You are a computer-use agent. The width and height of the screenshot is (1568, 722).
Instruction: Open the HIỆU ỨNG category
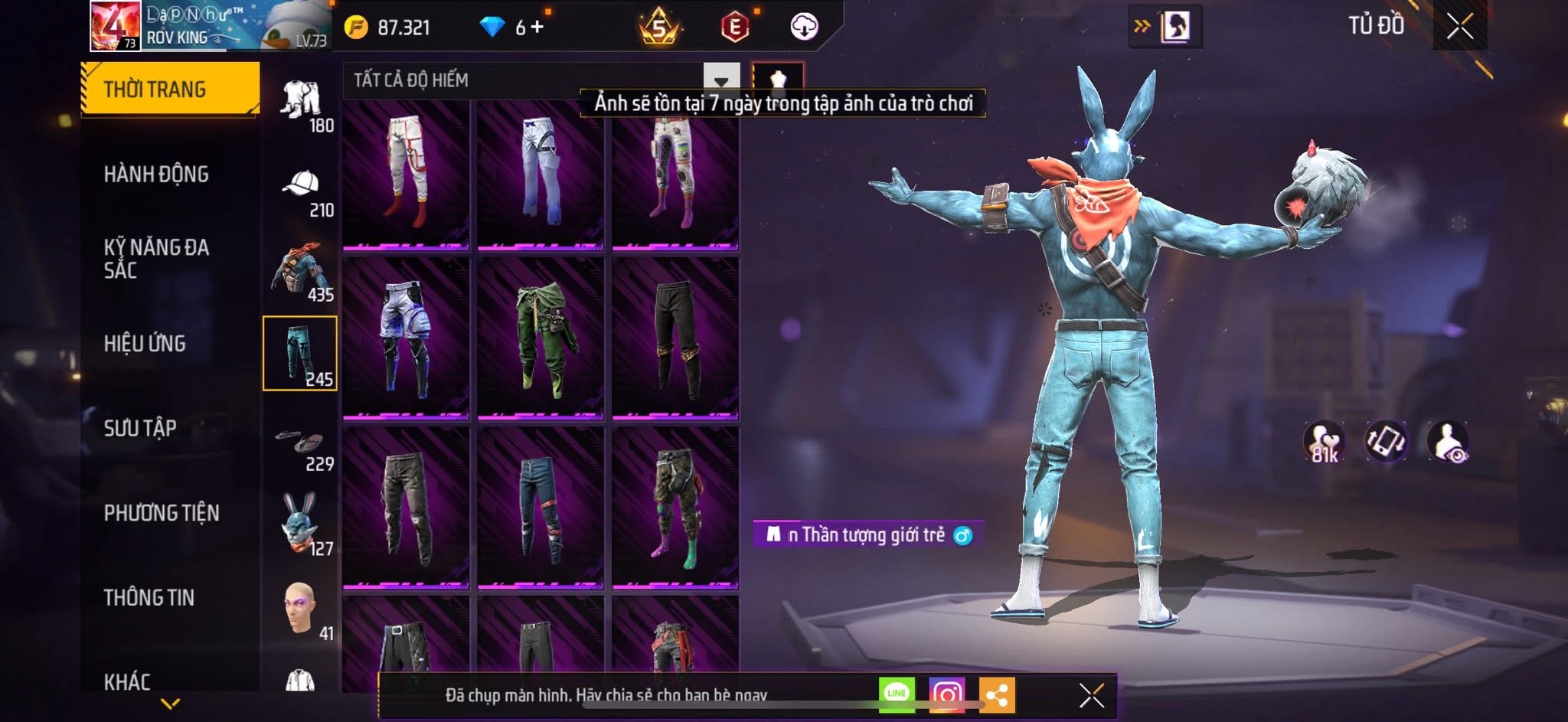pos(145,343)
